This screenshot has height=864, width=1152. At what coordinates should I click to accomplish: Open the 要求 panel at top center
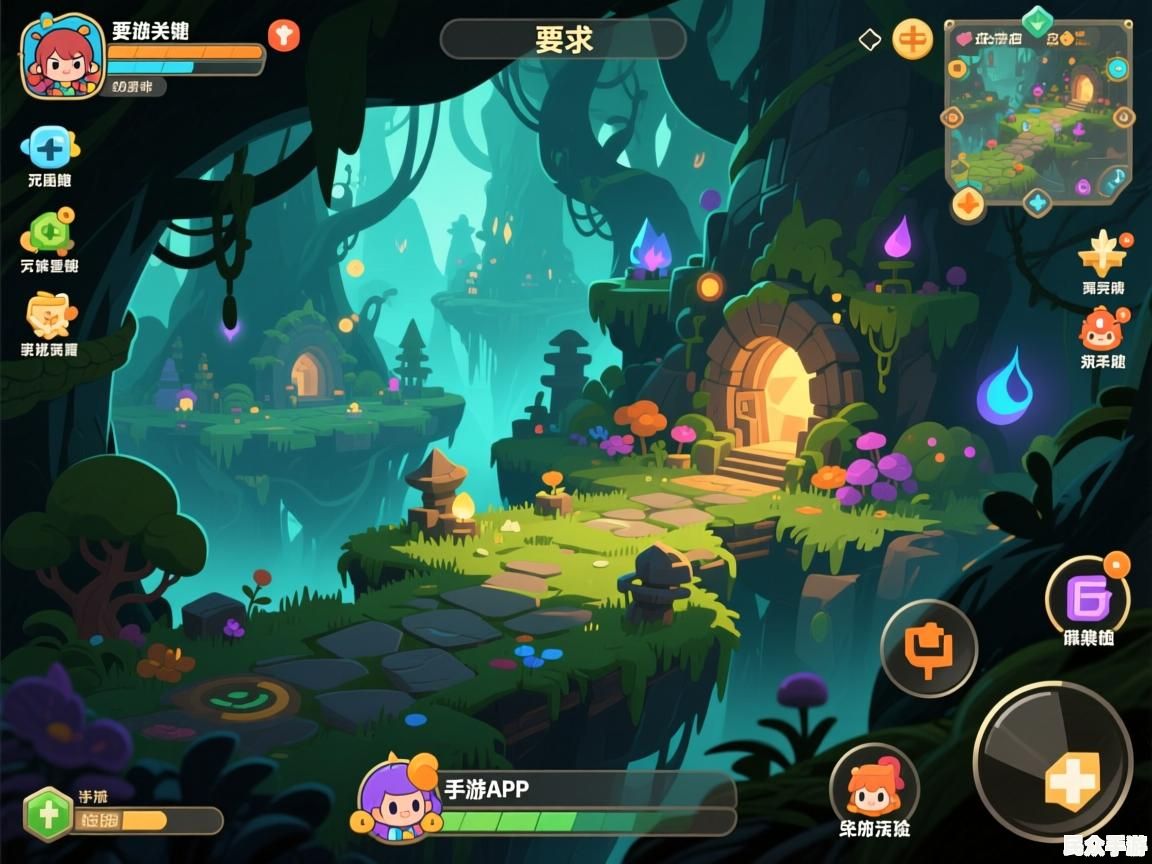click(x=563, y=39)
